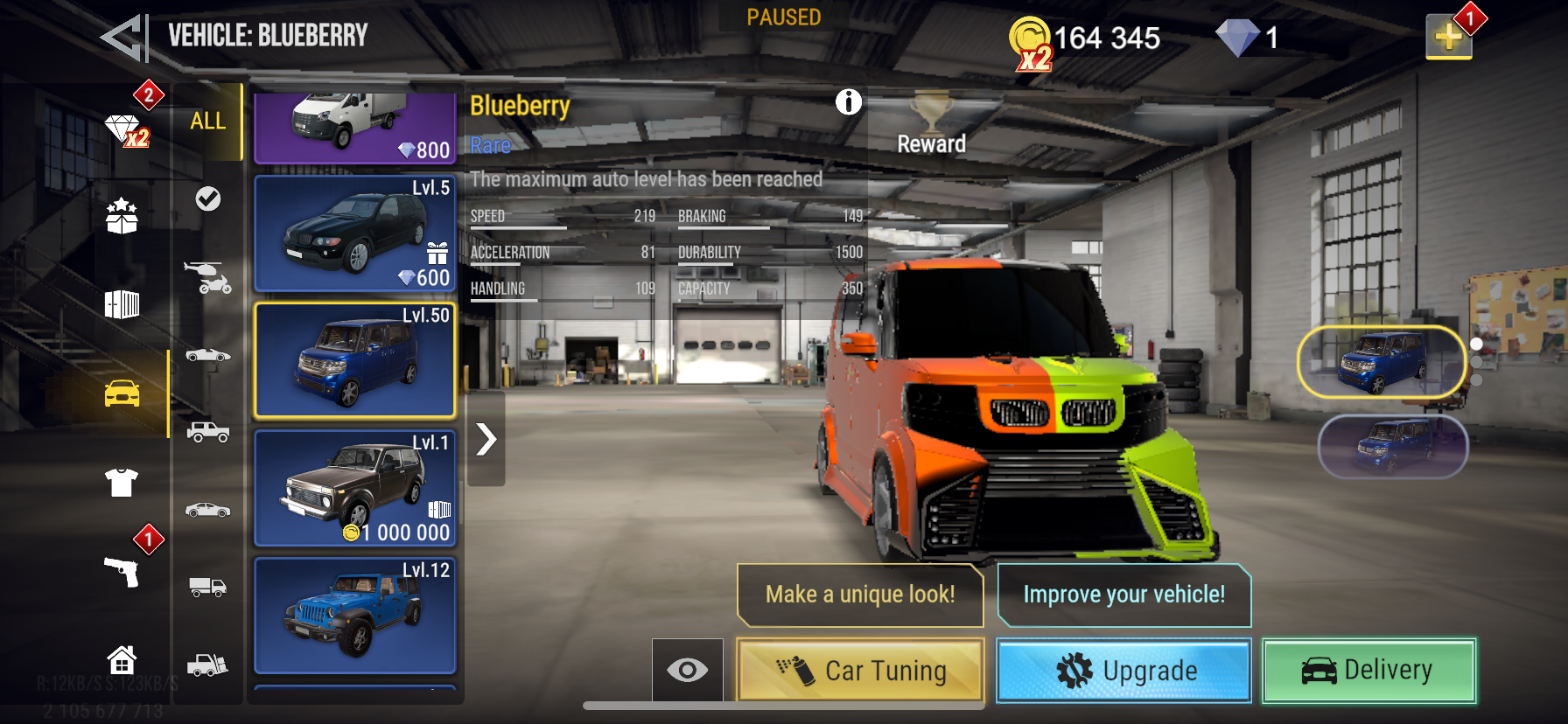The height and width of the screenshot is (724, 1568).
Task: Enable the owned-vehicles checkmark filter
Action: 207,199
